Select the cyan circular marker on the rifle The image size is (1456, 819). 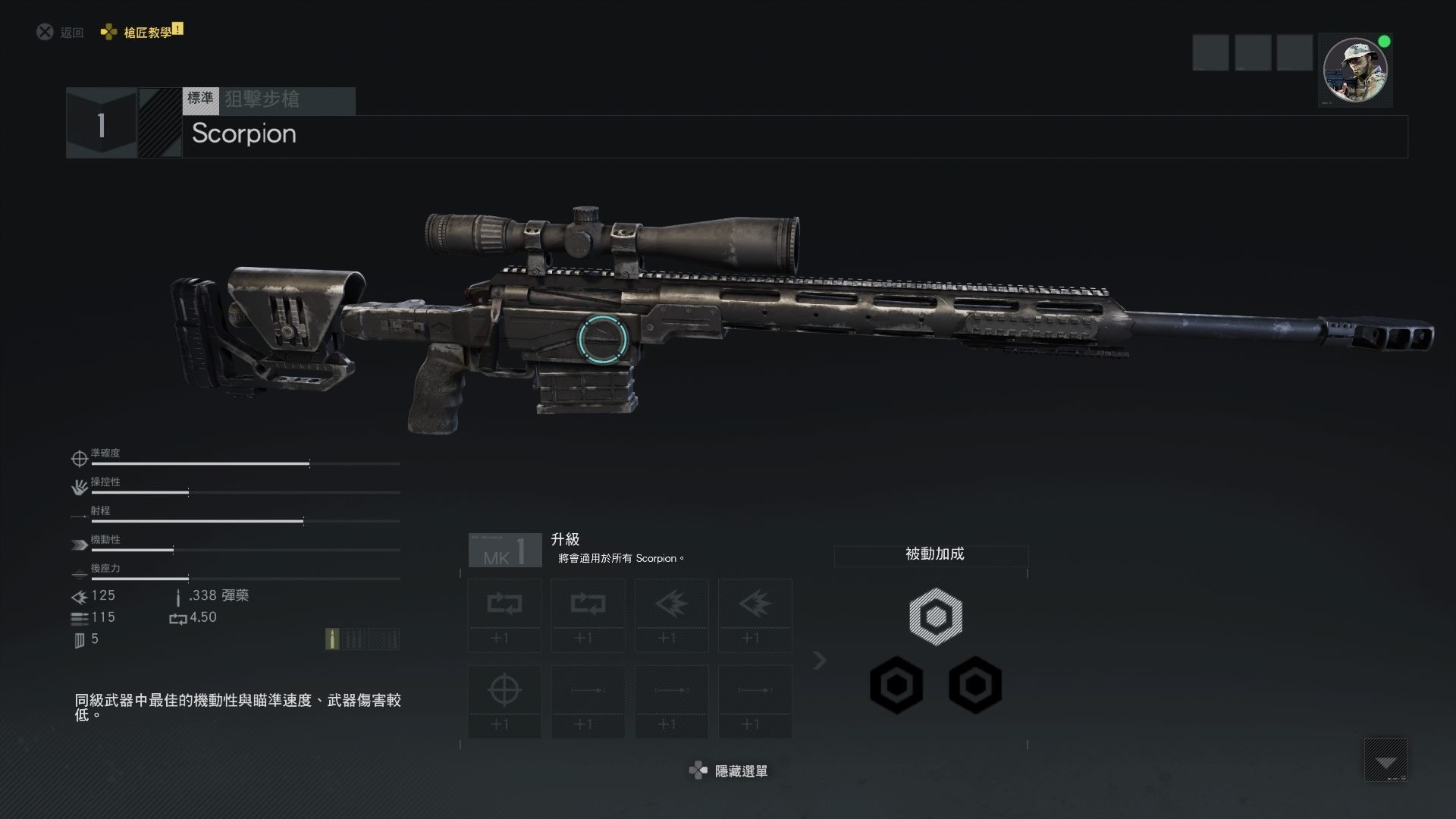coord(603,337)
